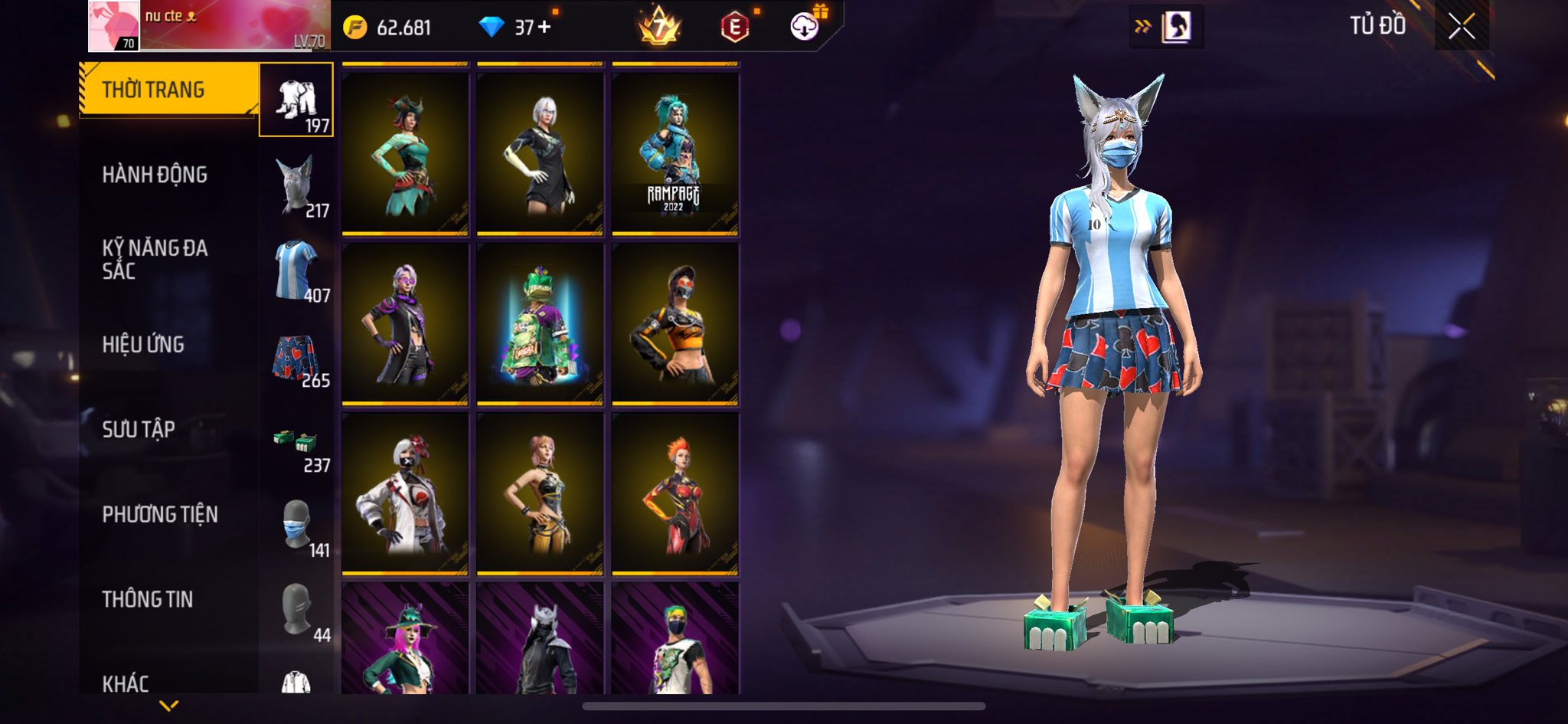The width and height of the screenshot is (1568, 724).
Task: Open the Thông Tin tab
Action: coord(148,599)
